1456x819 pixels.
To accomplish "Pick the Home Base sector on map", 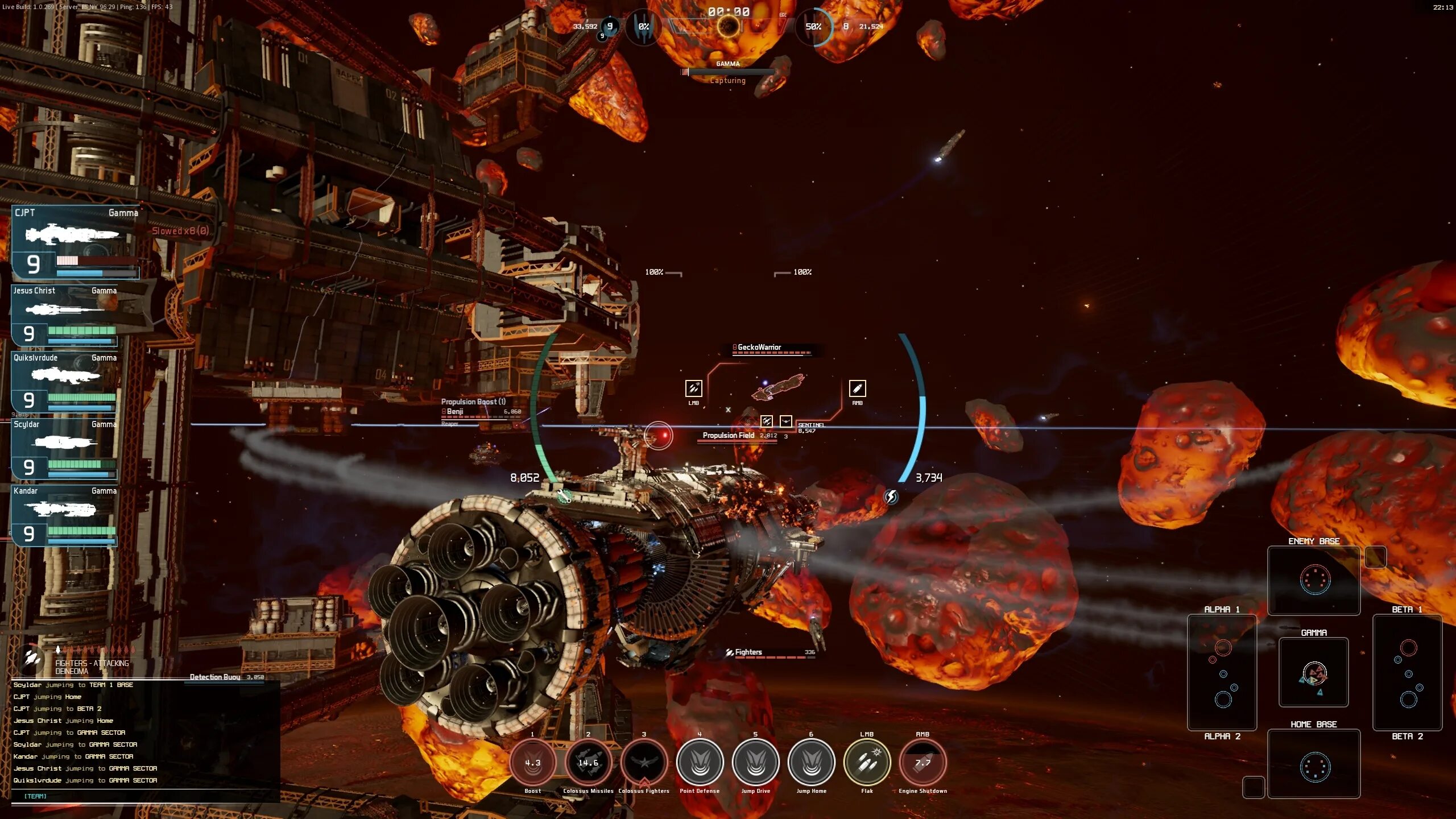I will point(1314,764).
